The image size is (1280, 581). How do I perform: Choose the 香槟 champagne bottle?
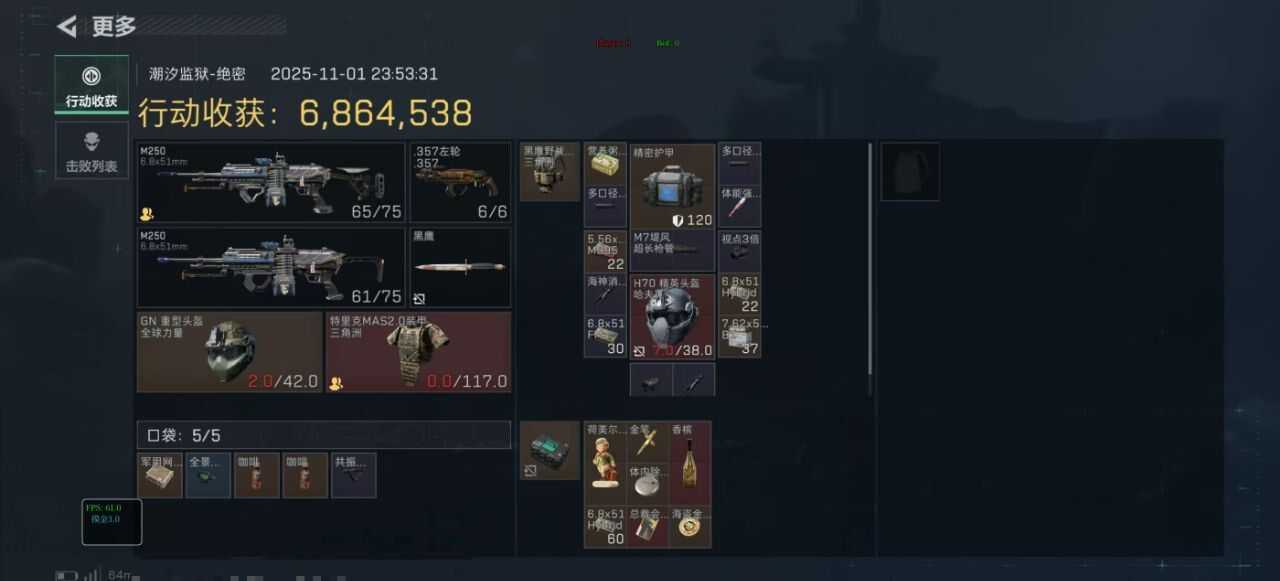(691, 463)
